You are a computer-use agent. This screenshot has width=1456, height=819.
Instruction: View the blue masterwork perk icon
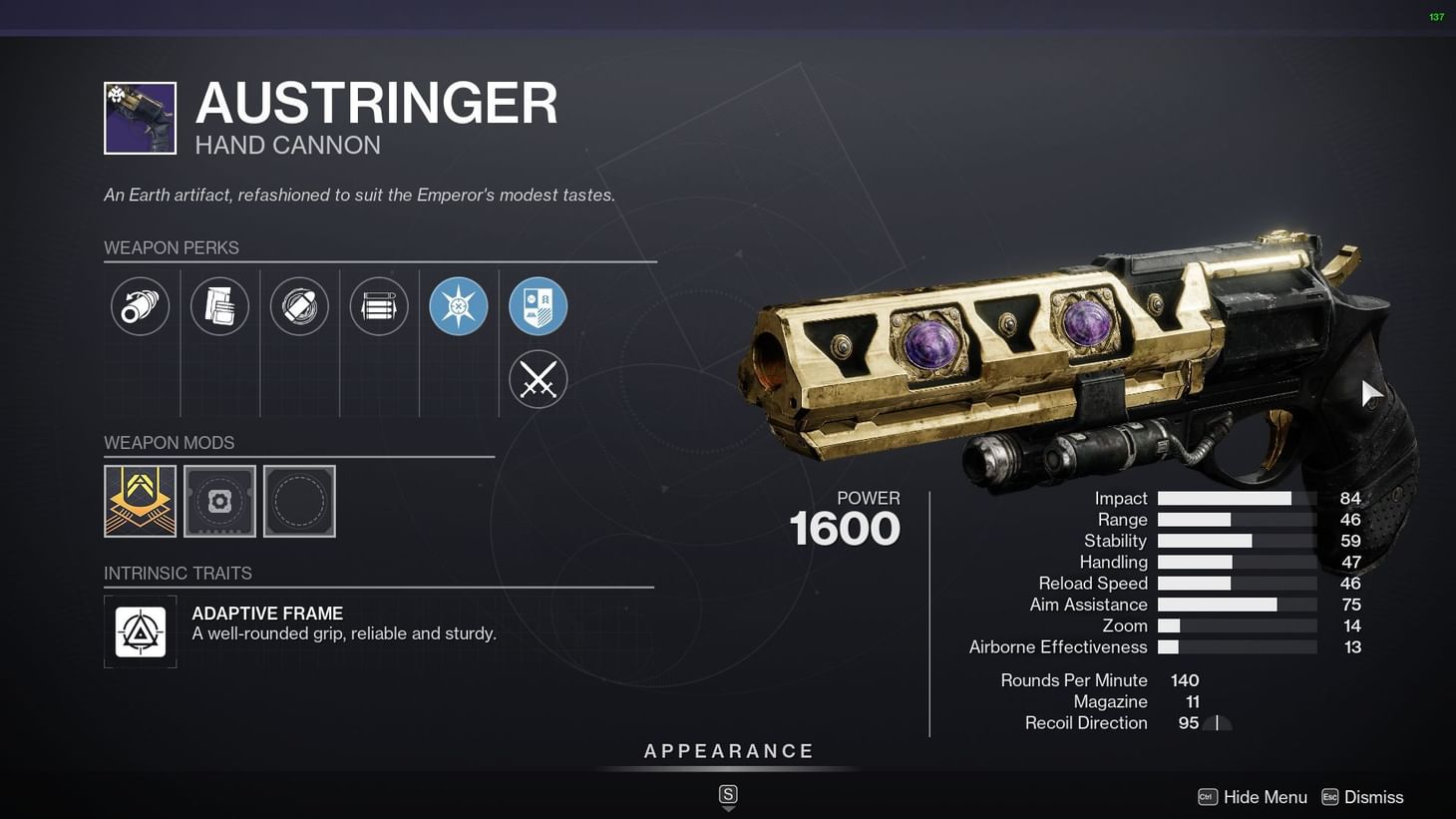coord(458,306)
